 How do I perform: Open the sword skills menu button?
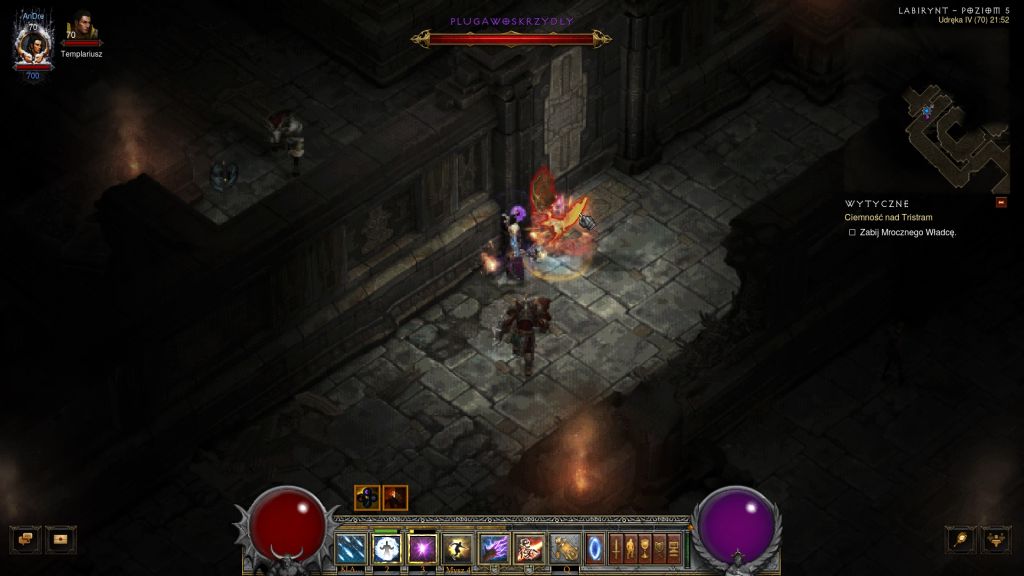[616, 548]
